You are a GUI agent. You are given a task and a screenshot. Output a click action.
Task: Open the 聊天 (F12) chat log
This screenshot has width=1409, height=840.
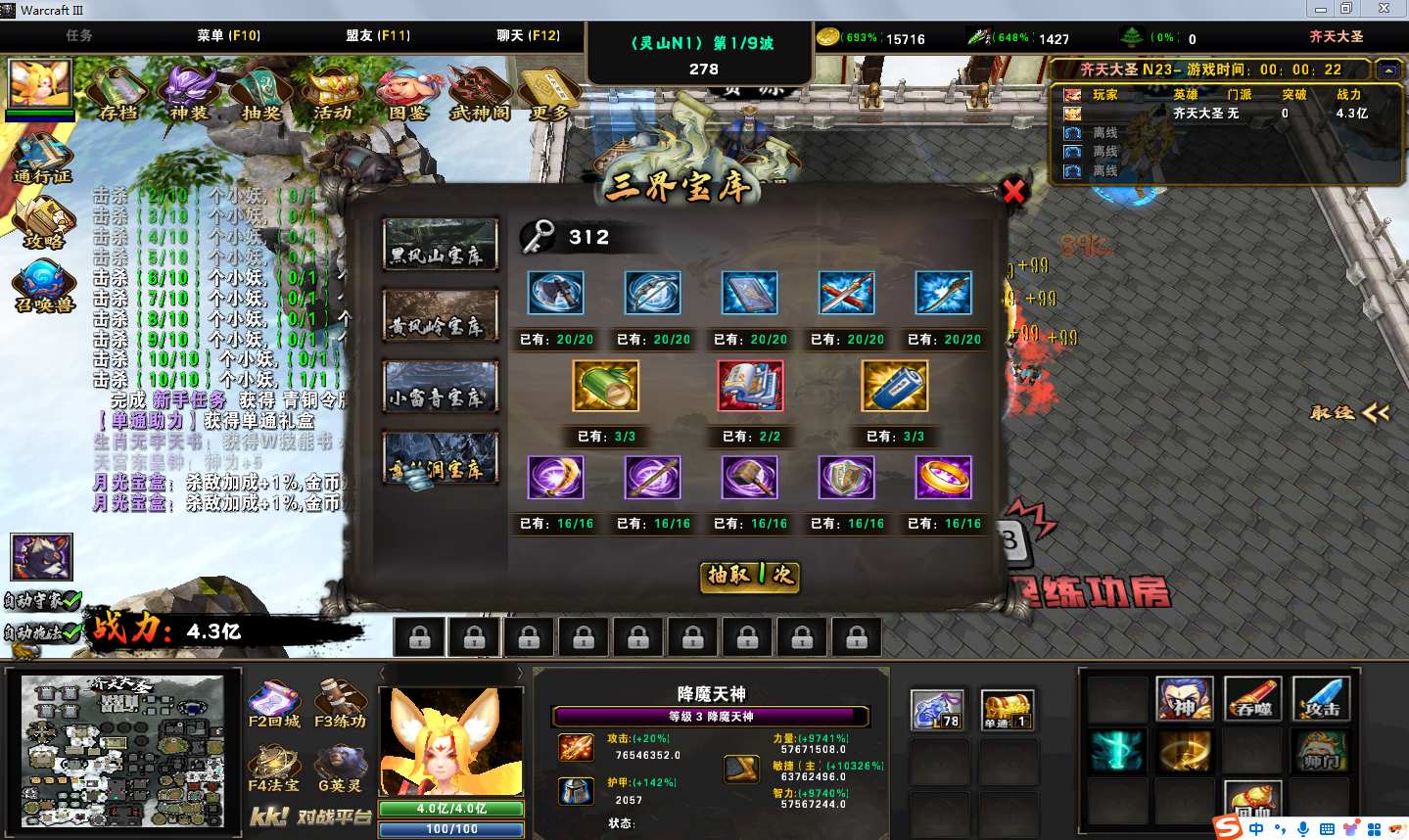(x=528, y=35)
